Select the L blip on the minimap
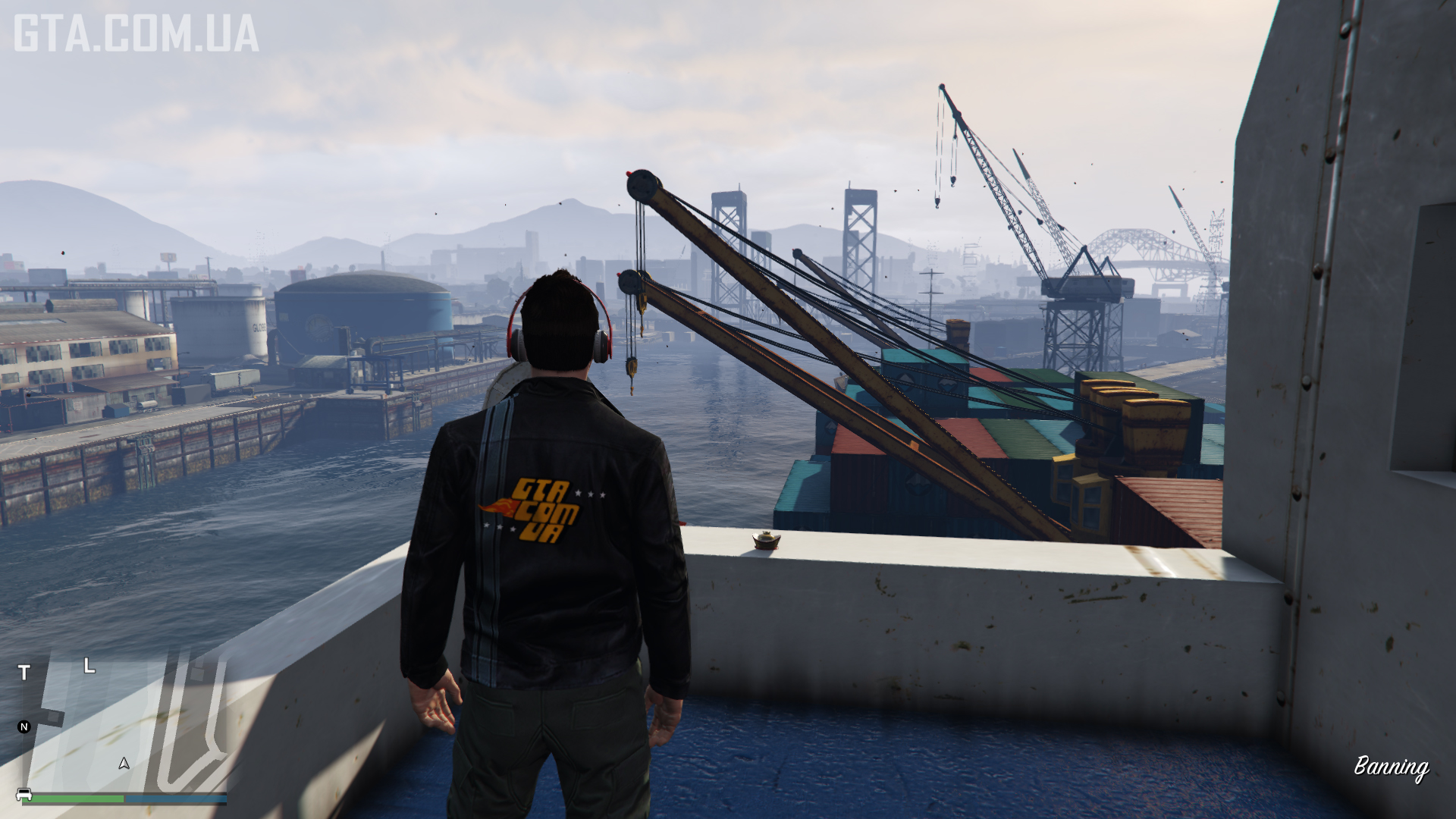1456x819 pixels. click(89, 666)
